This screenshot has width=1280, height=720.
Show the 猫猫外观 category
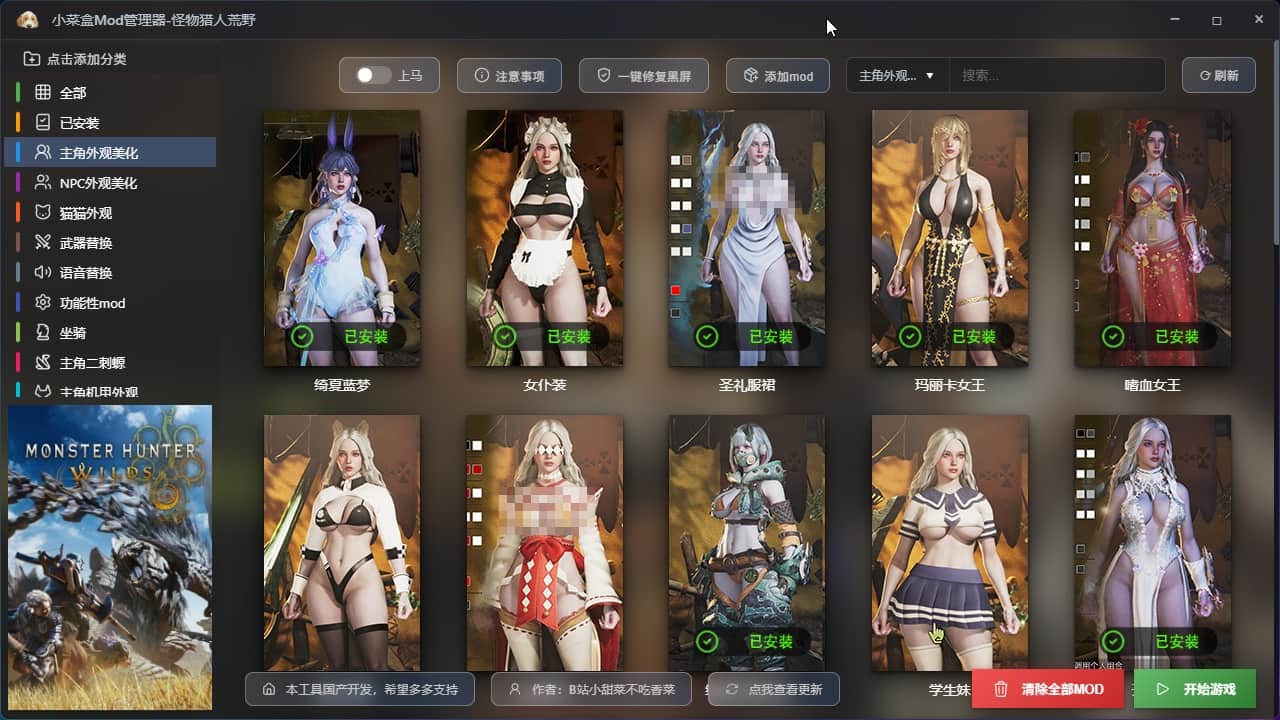coord(85,213)
